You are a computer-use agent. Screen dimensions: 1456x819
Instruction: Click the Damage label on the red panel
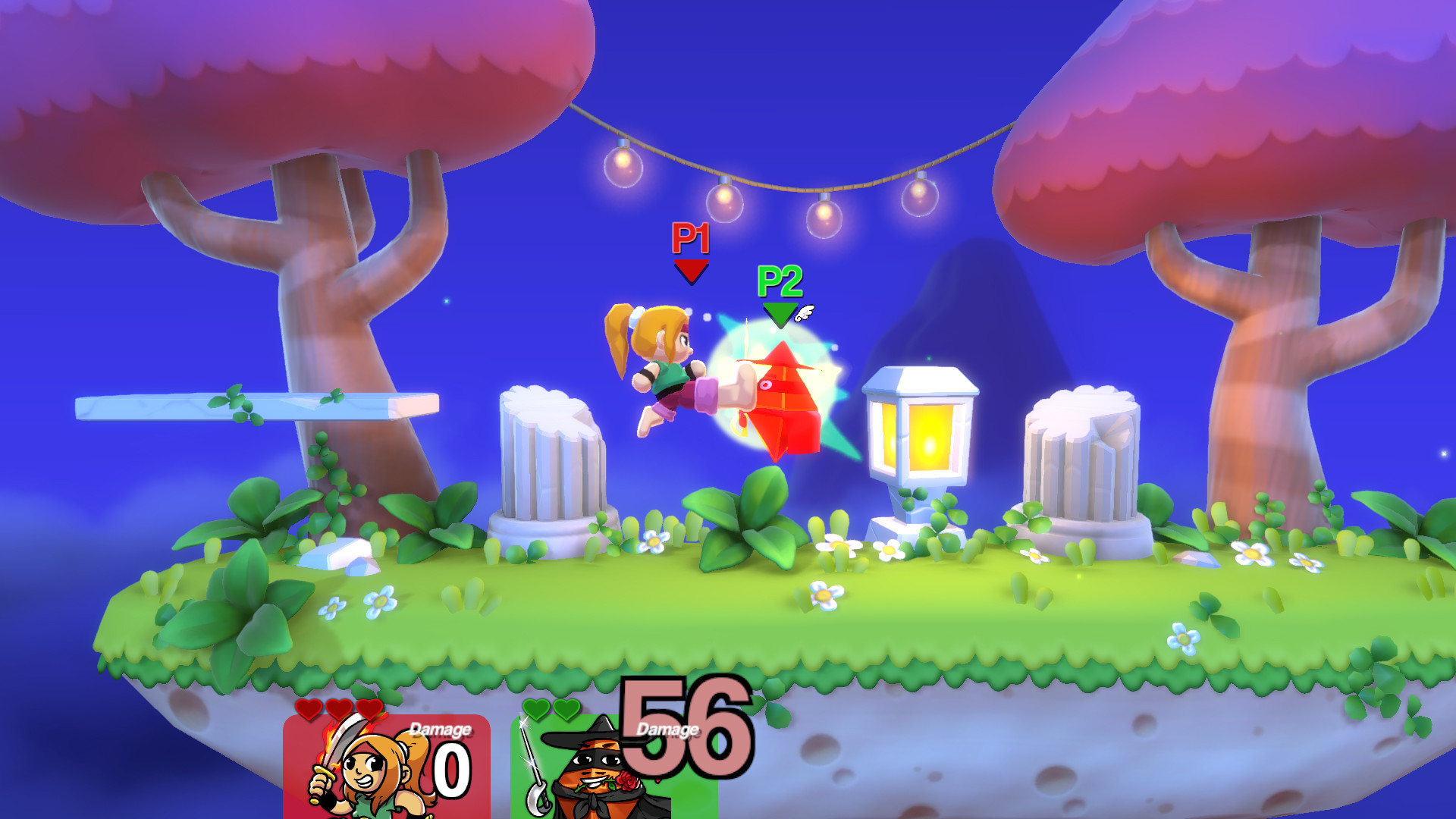(x=438, y=730)
